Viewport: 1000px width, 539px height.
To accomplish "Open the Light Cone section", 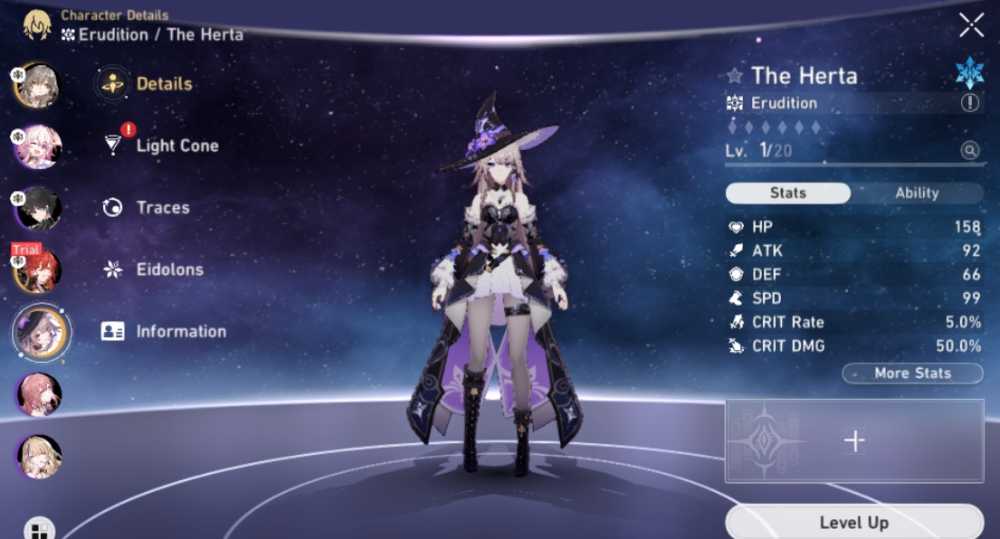I will 176,146.
